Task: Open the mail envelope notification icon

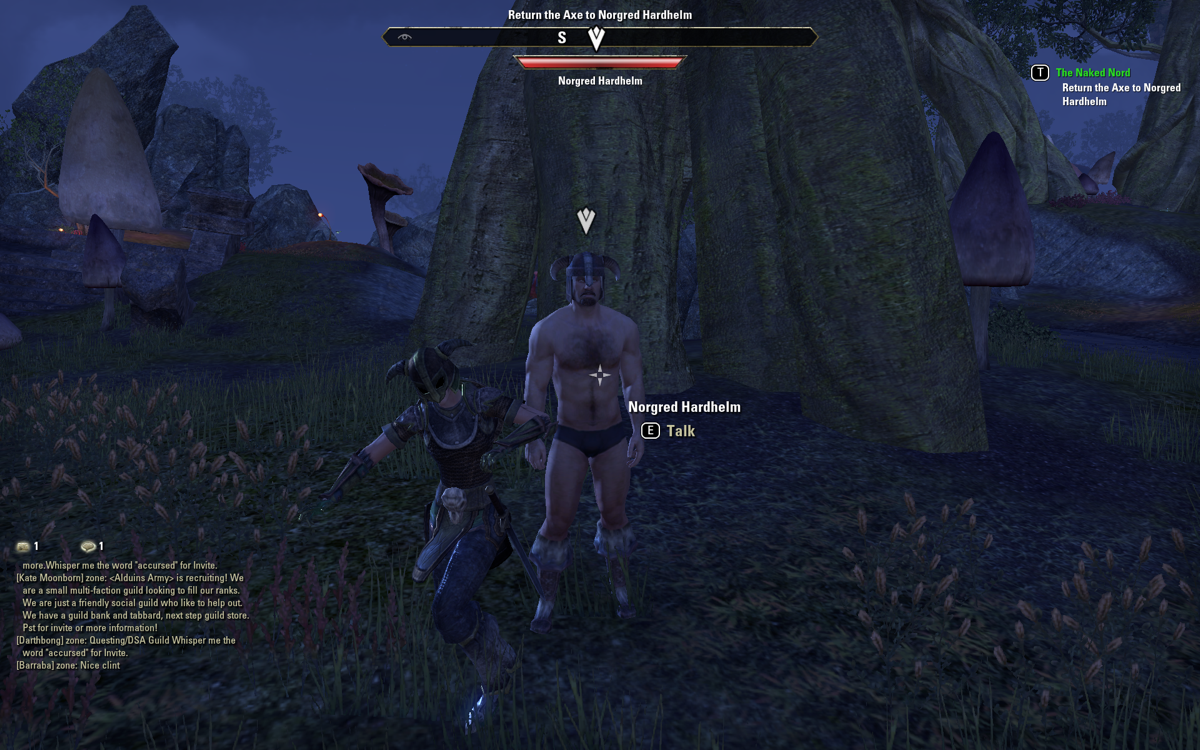Action: 23,547
